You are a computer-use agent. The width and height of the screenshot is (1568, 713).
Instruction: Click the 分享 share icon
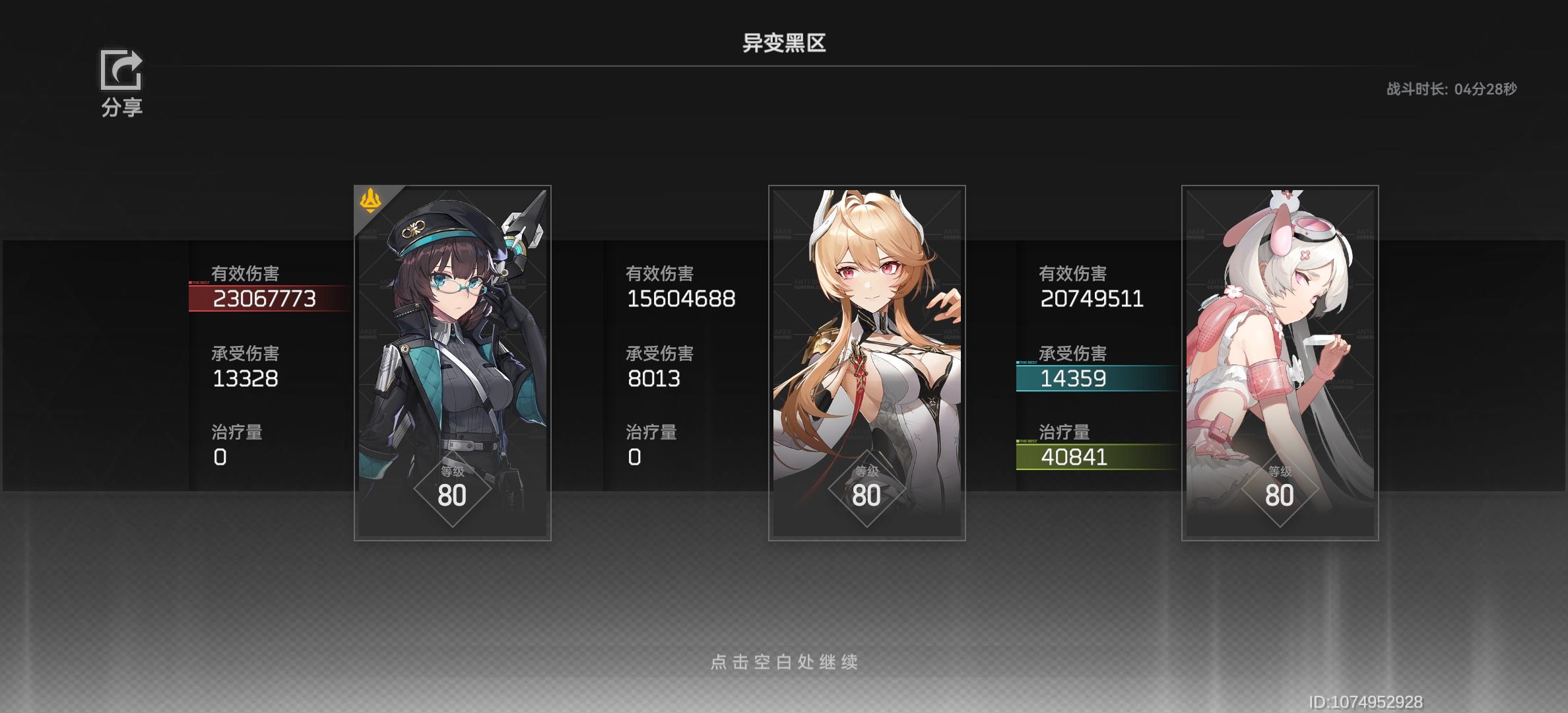tap(121, 73)
